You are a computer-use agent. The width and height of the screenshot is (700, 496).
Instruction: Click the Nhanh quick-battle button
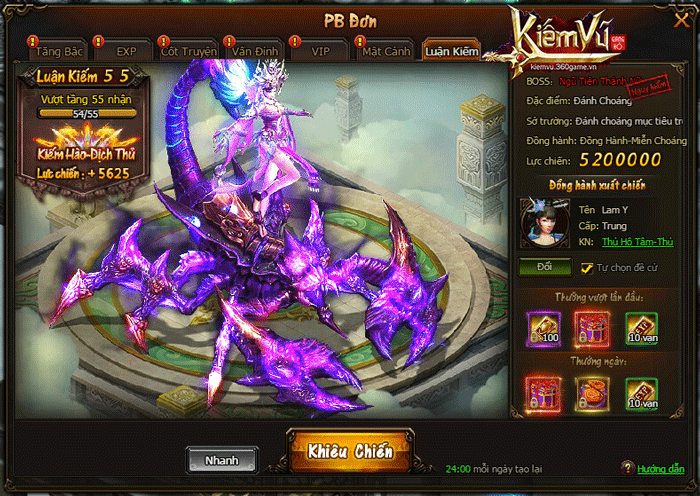coord(222,461)
